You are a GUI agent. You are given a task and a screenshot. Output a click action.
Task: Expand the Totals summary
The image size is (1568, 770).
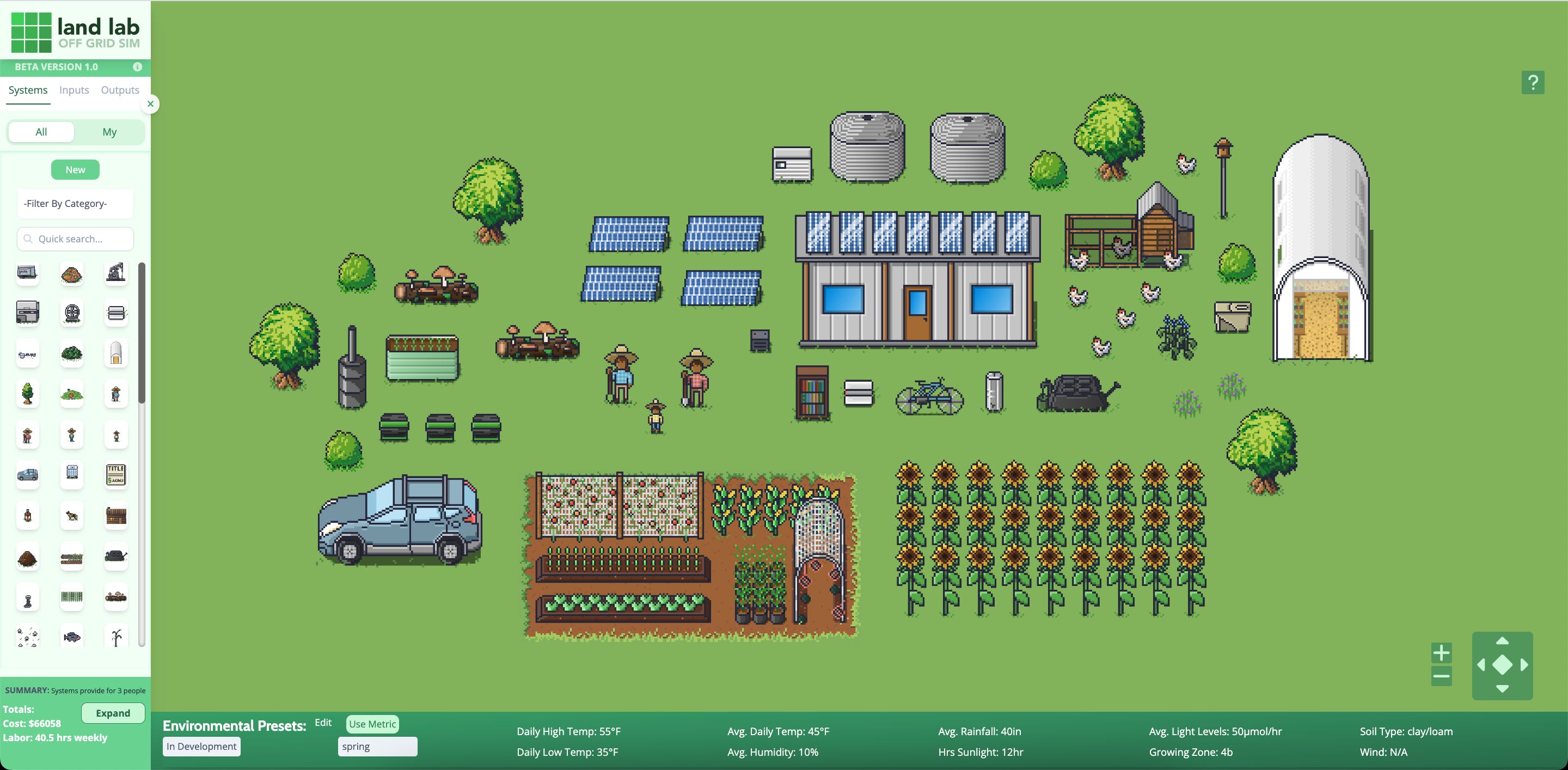113,713
